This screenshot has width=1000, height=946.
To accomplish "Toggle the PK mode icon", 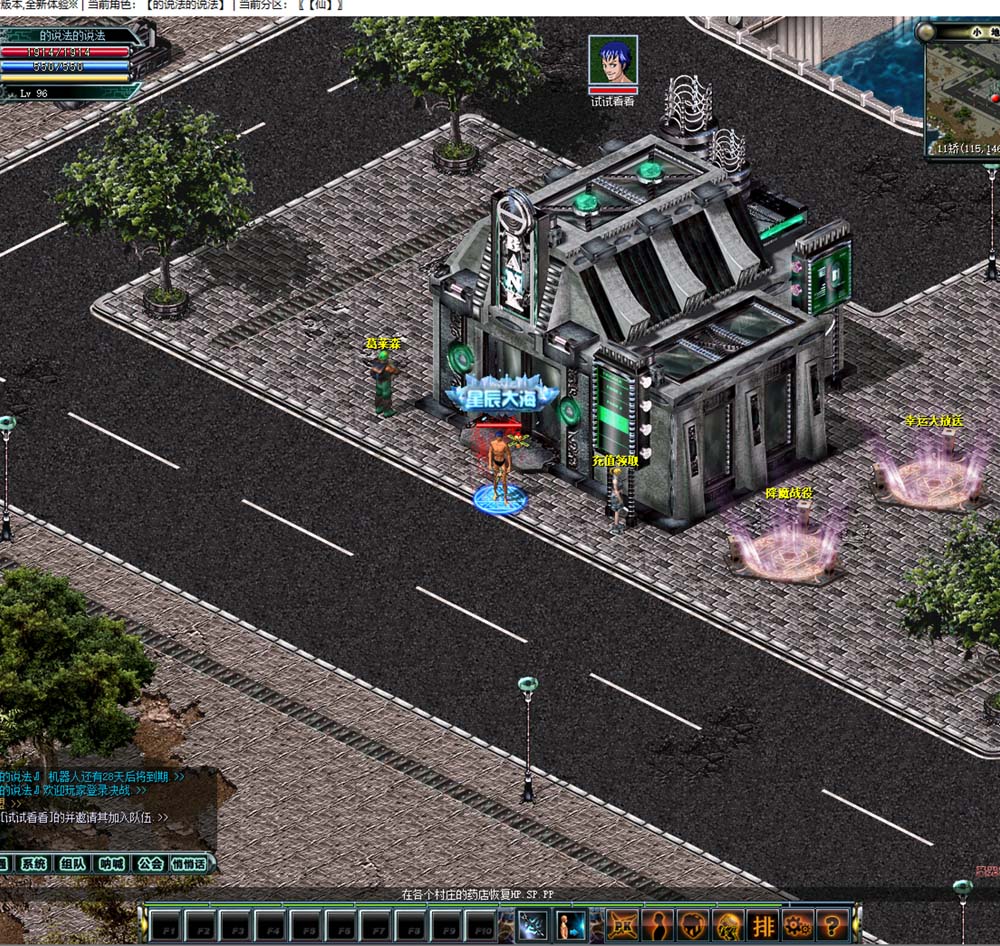I will (x=623, y=924).
